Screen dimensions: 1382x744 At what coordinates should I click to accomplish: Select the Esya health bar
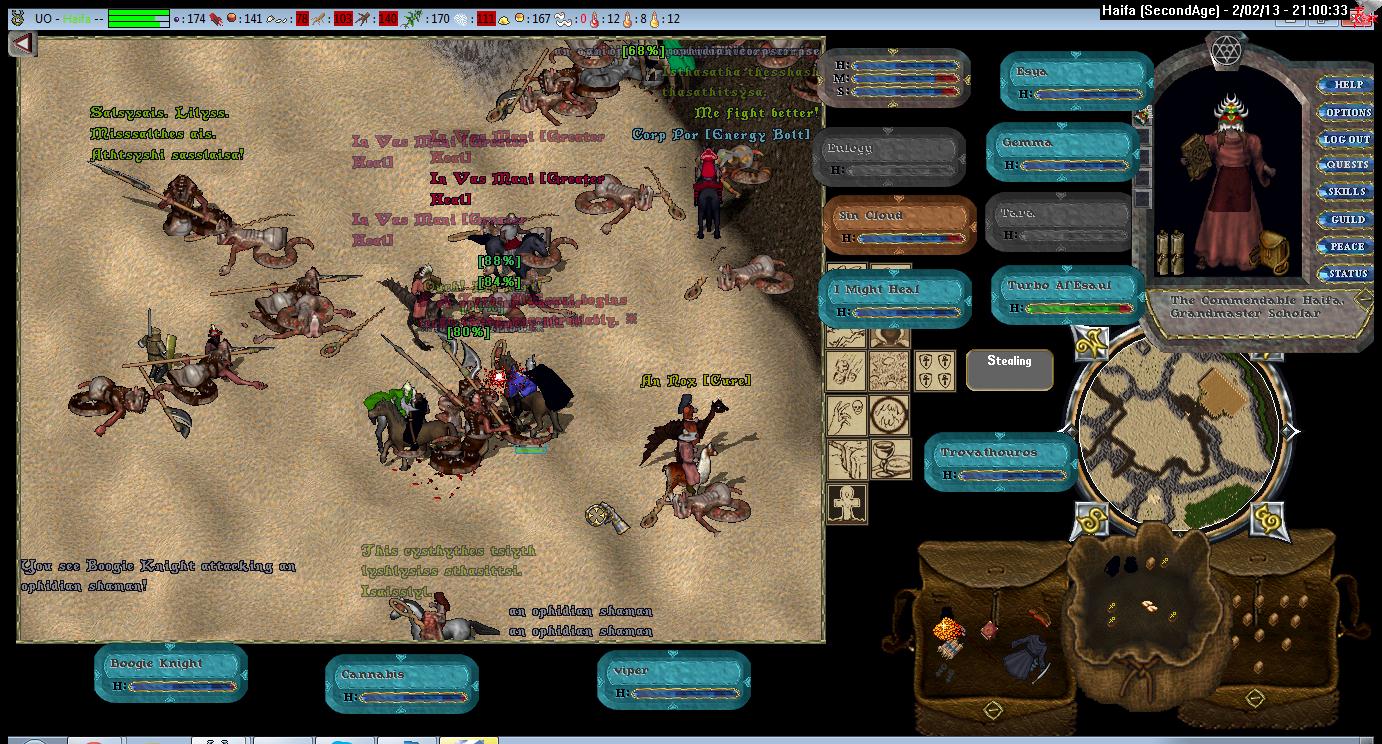(x=1076, y=82)
